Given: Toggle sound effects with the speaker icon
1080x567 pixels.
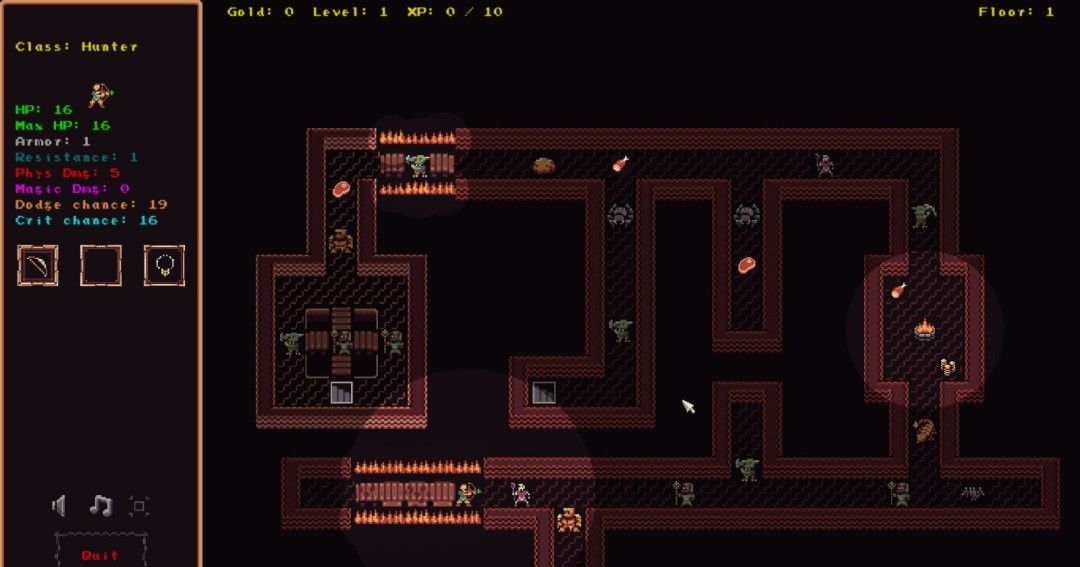Looking at the screenshot, I should click(x=60, y=506).
